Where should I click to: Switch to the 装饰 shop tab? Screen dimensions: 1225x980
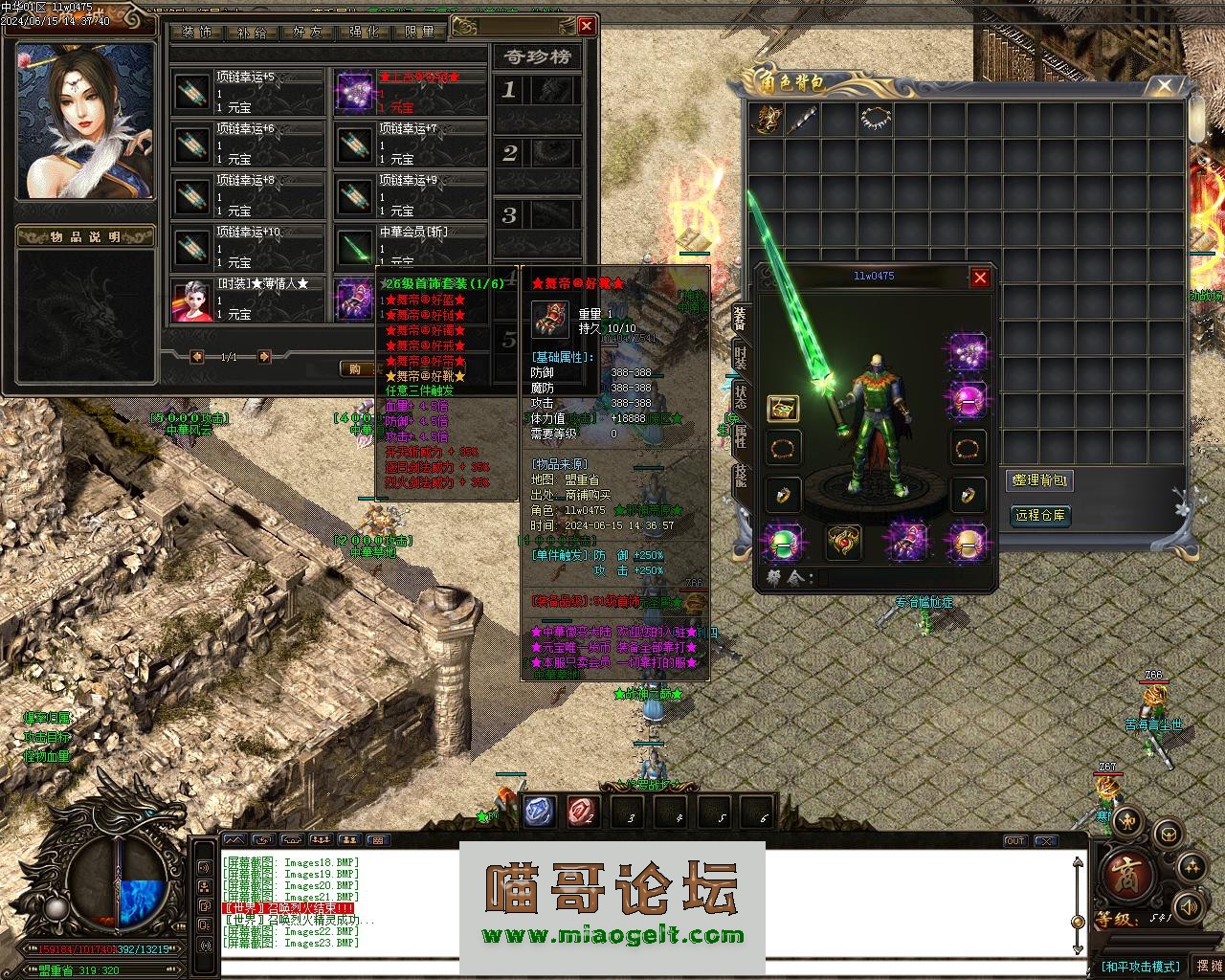coord(196,32)
